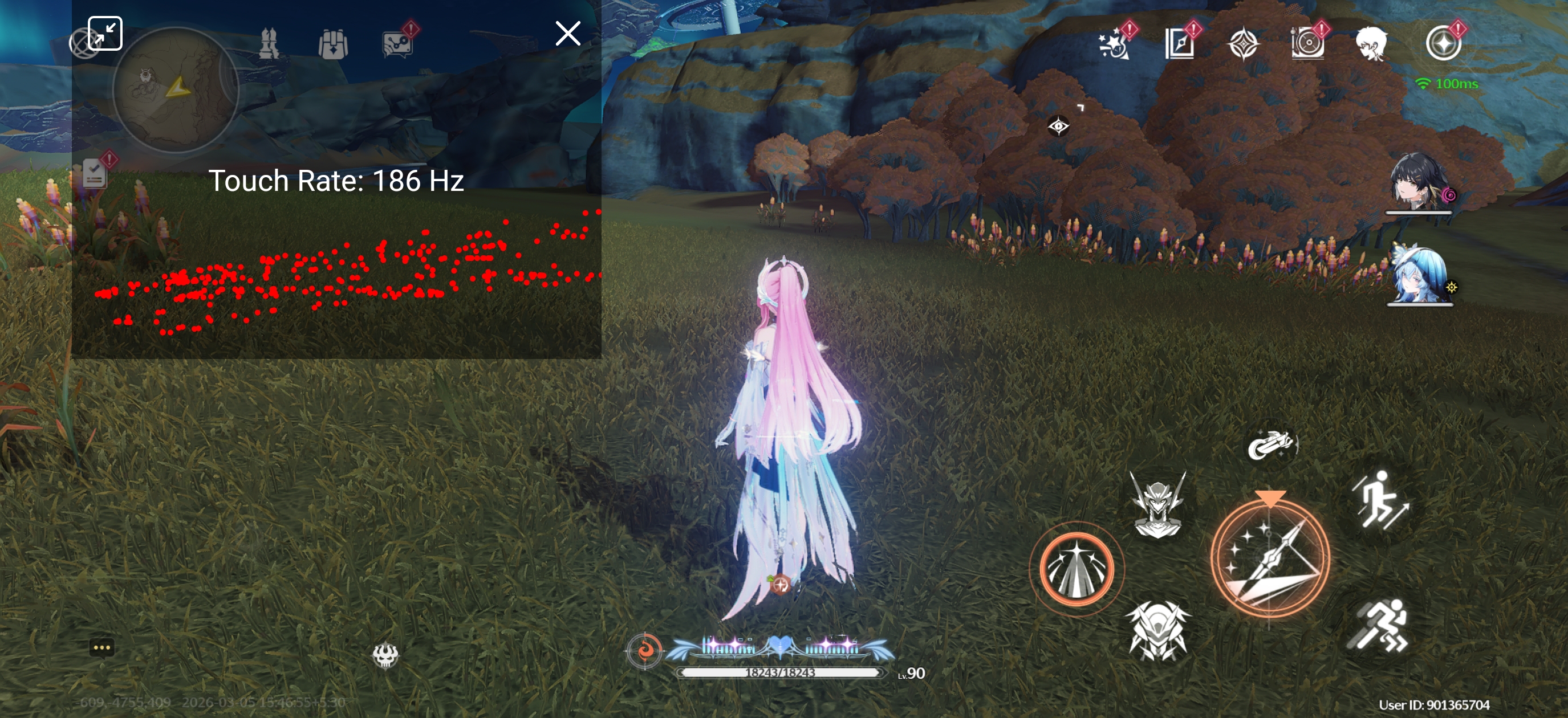Open the backpack inventory icon
The width and height of the screenshot is (1568, 718).
[x=332, y=44]
